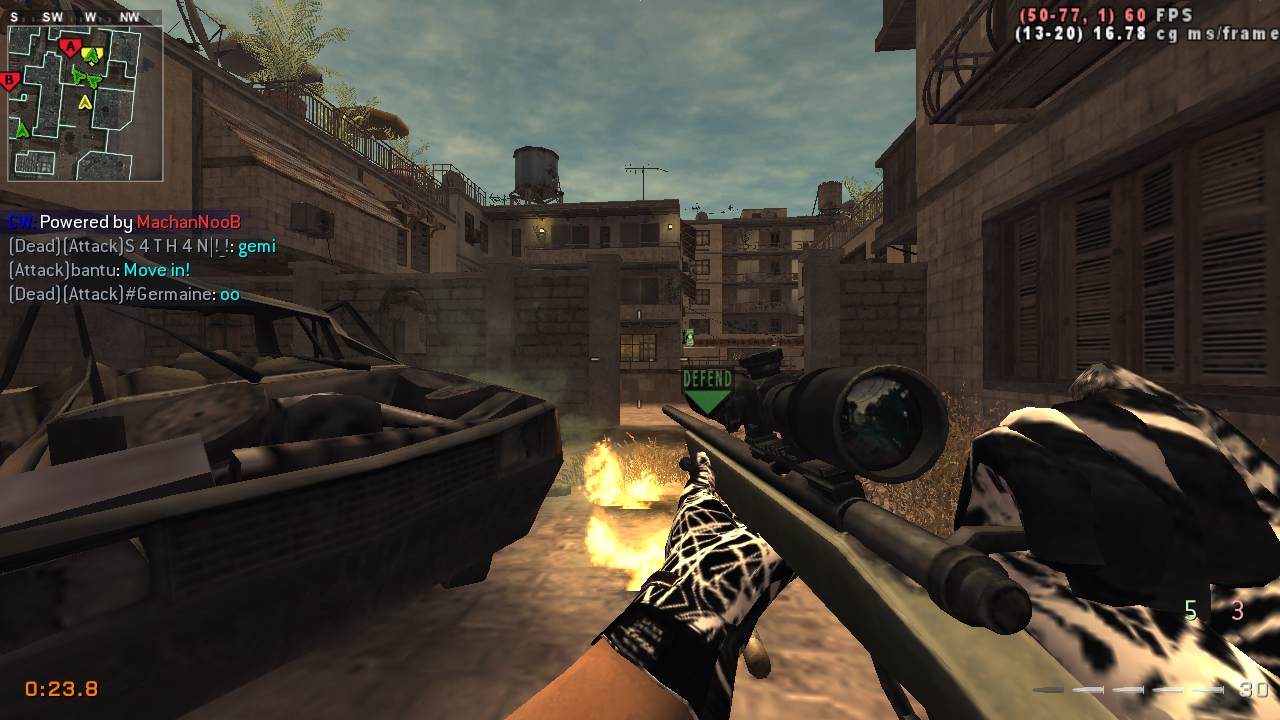Select the red B bombsite marker on minimap
This screenshot has width=1280, height=720.
click(x=11, y=80)
